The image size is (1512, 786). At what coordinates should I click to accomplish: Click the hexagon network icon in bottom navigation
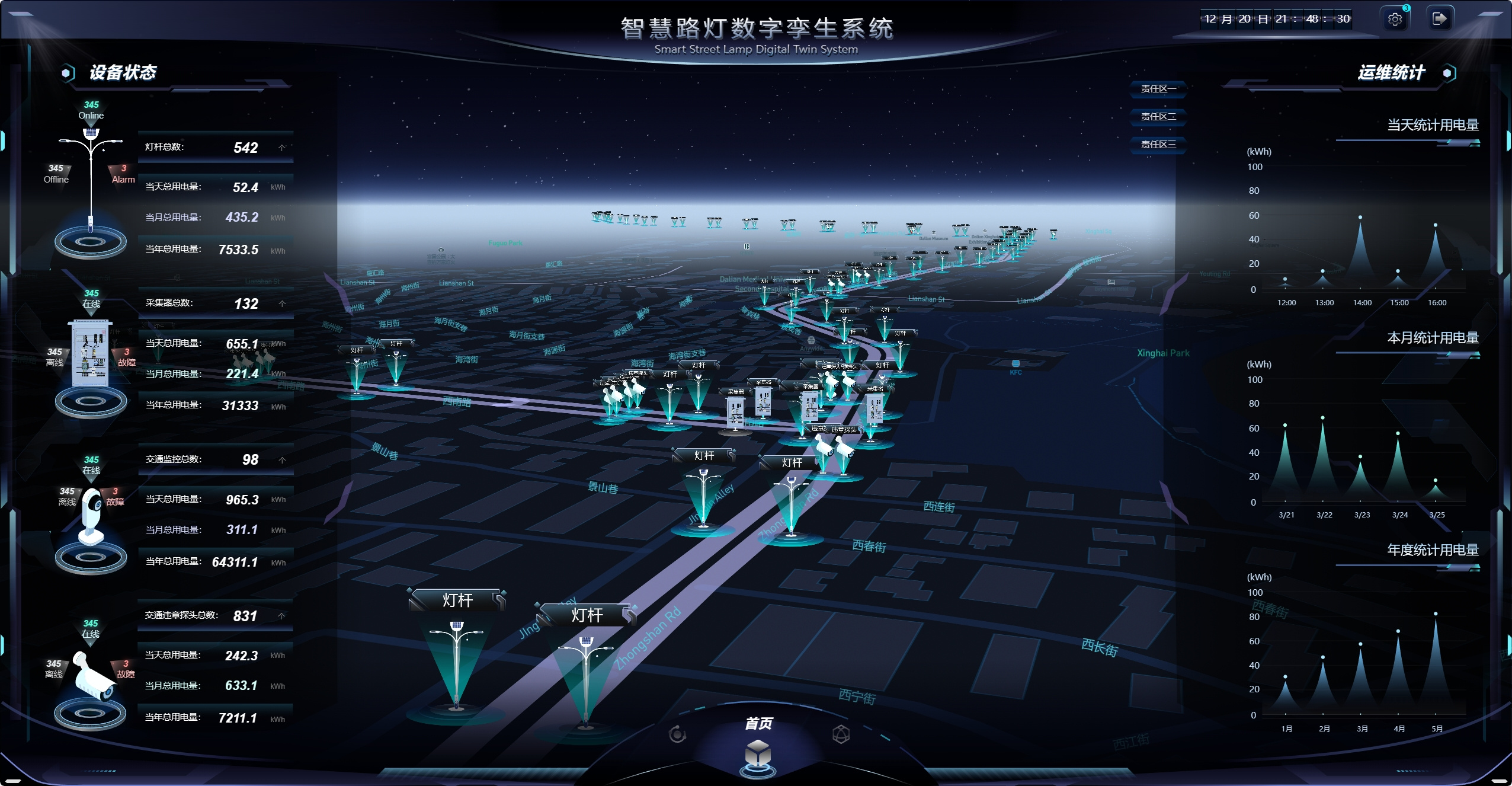coord(841,734)
